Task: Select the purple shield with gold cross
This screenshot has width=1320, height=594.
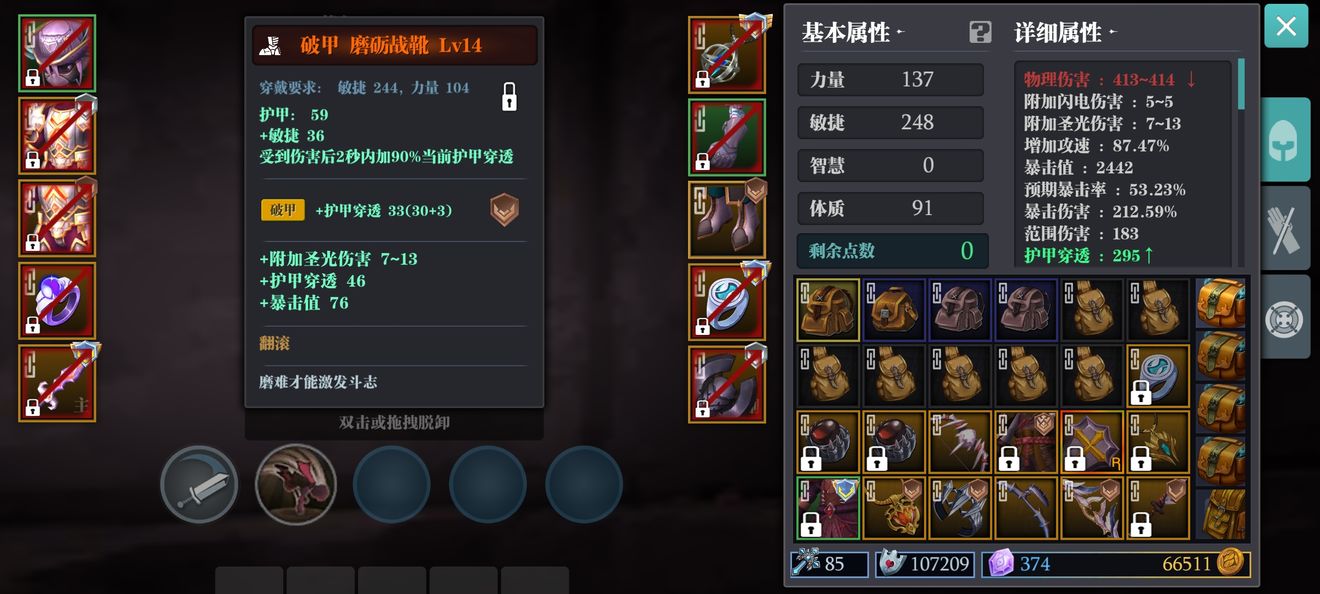Action: [1092, 441]
